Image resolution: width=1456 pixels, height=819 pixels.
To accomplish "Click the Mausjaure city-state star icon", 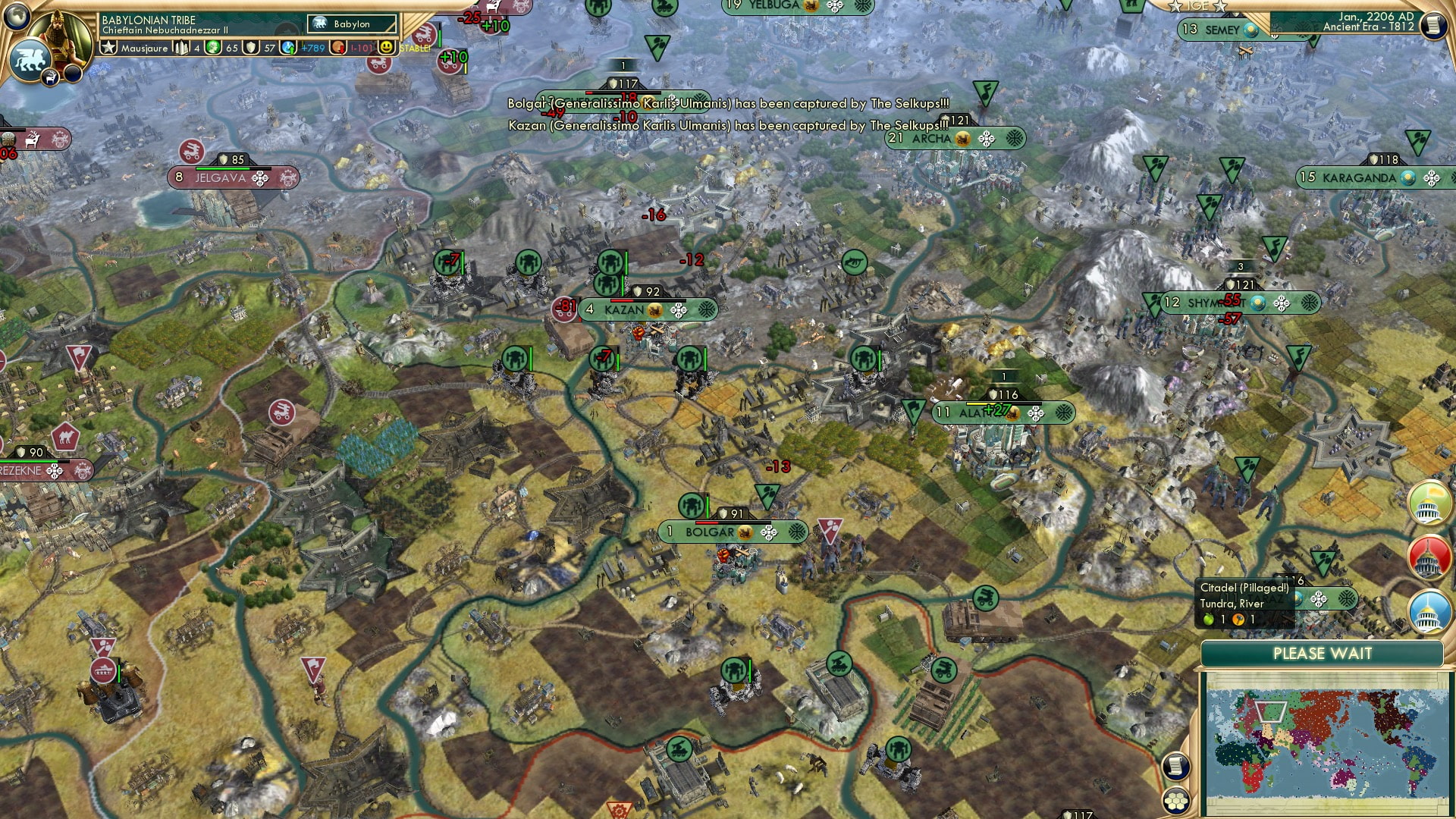I will tap(108, 47).
